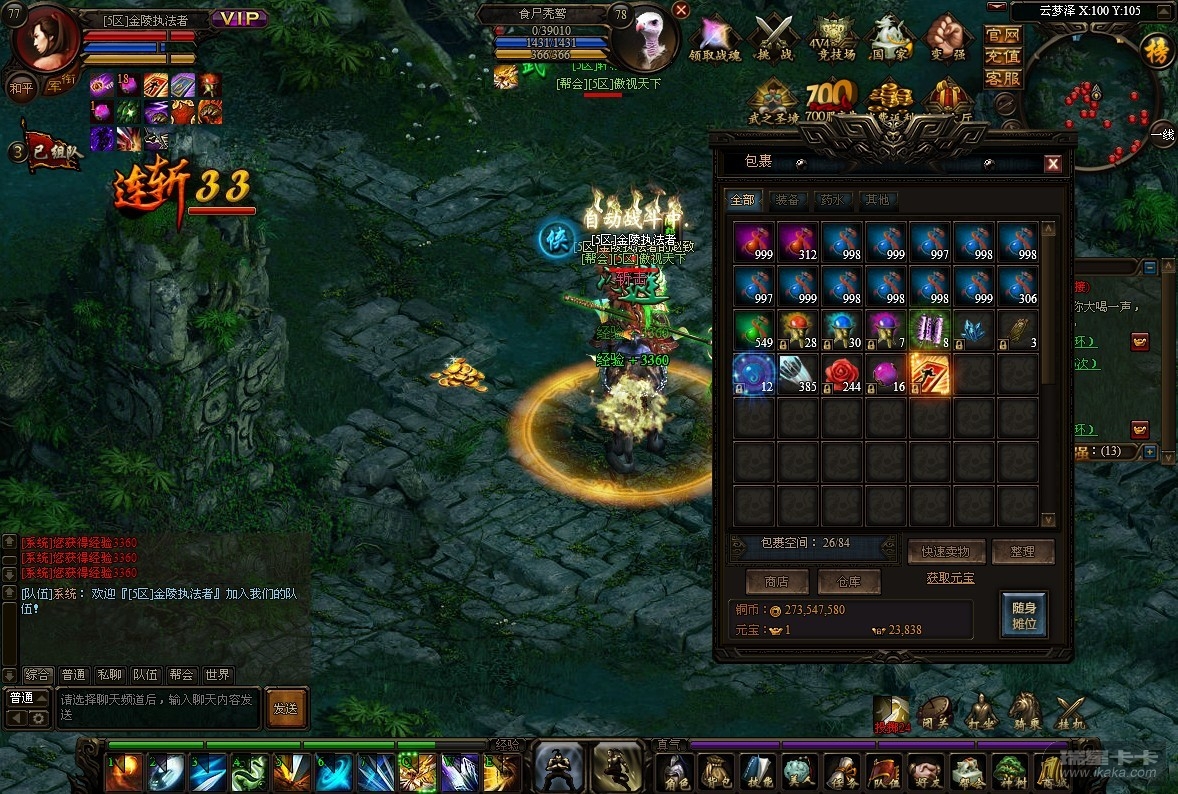Open the 仓库 warehouse
Viewport: 1178px width, 794px height.
(x=849, y=581)
